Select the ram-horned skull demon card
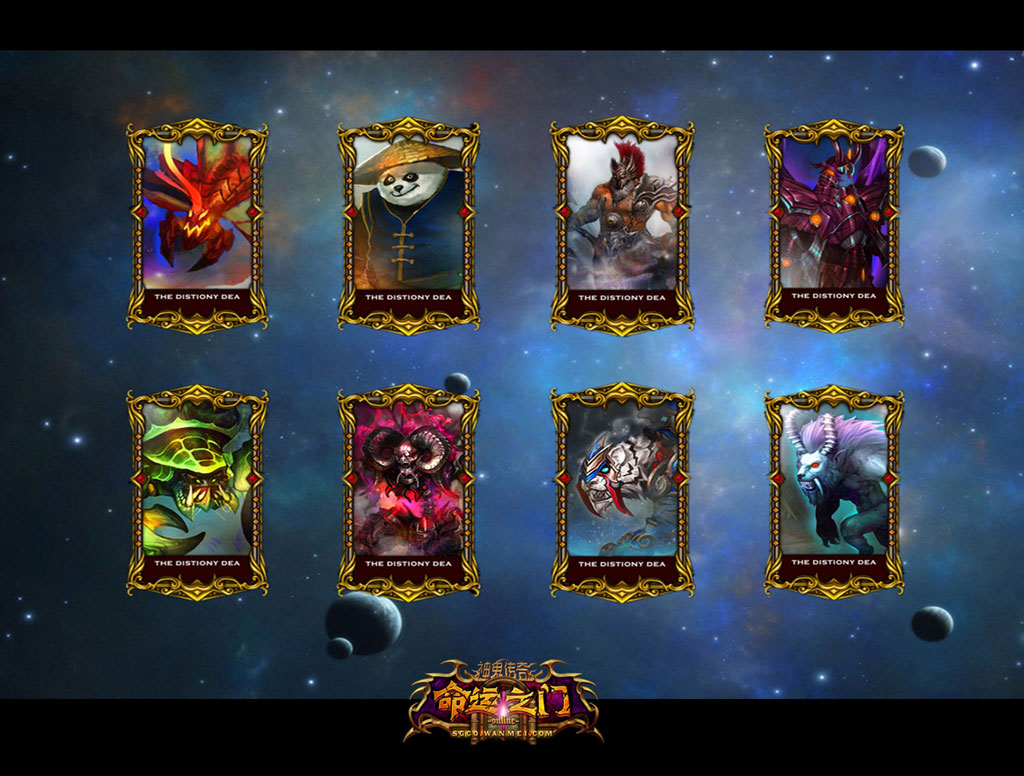1024x776 pixels. [408, 488]
